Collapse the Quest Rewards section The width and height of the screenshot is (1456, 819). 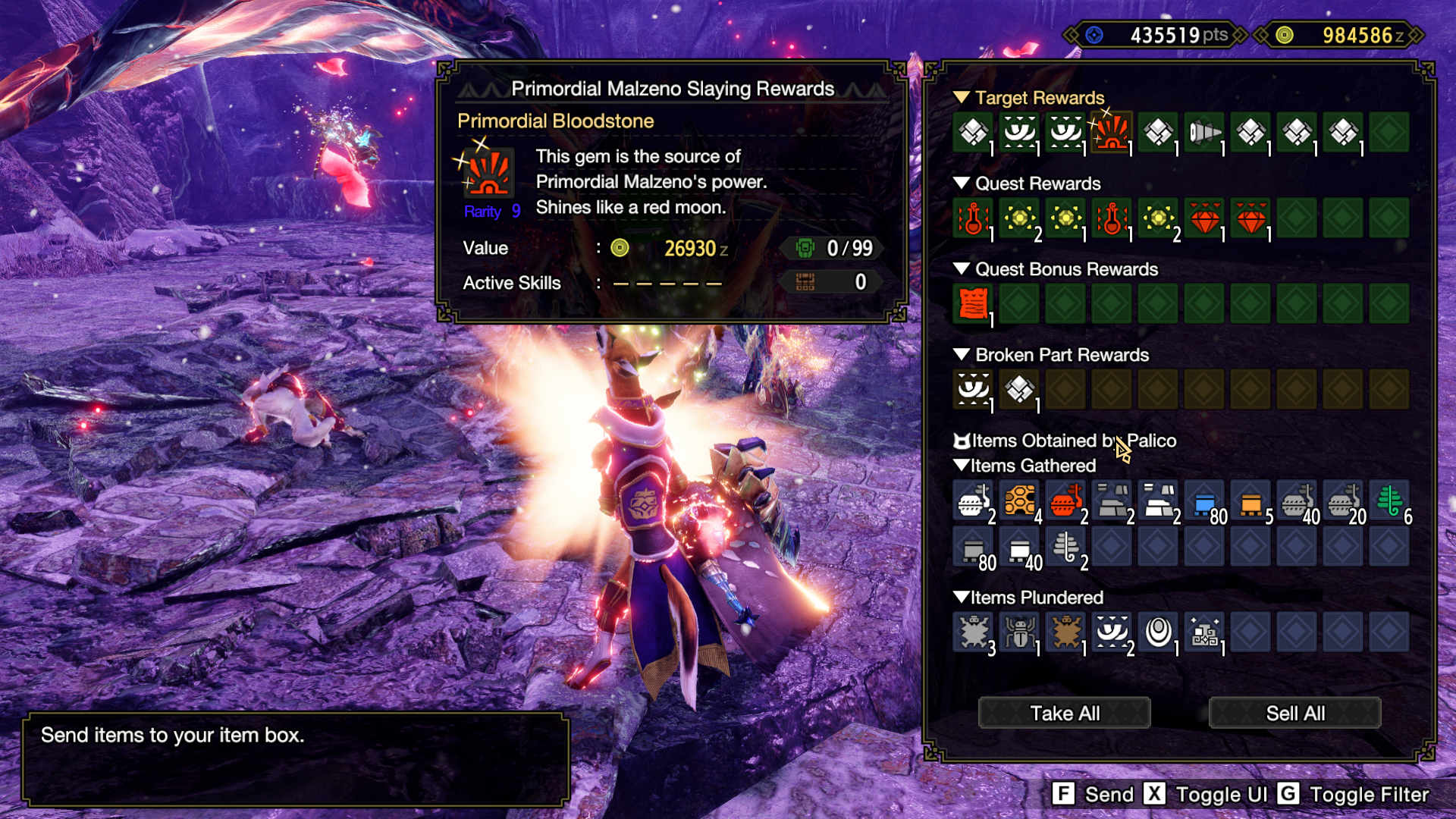pos(962,184)
